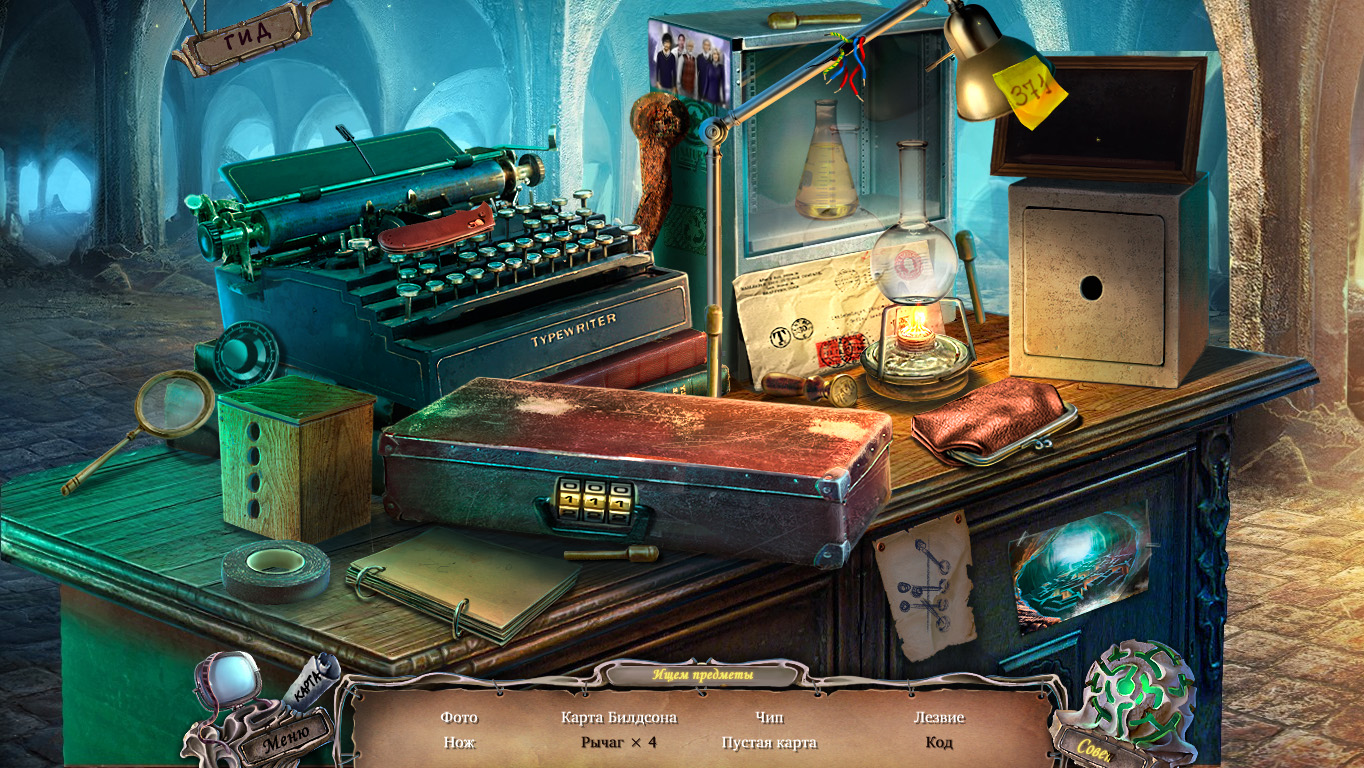Screen dimensions: 1364x768
Task: Open the ГИД guide sign
Action: [247, 35]
